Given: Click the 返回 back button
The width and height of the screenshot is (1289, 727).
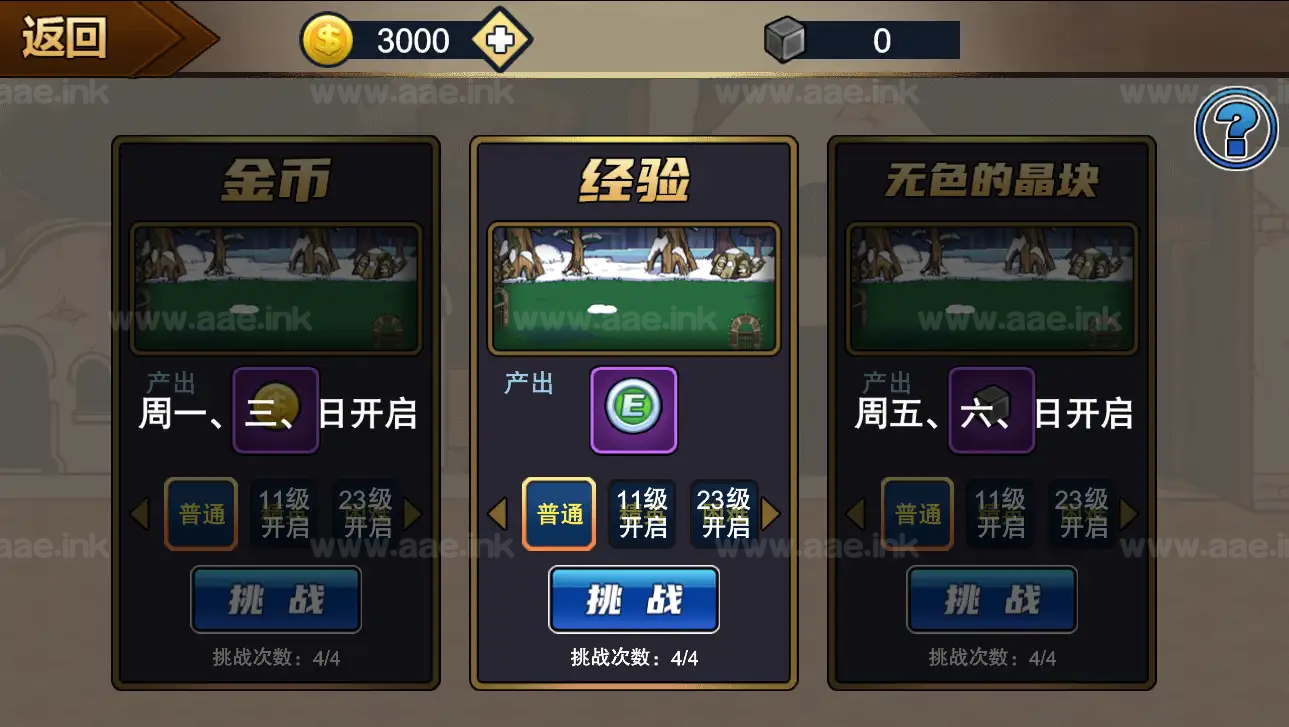Looking at the screenshot, I should (65, 38).
